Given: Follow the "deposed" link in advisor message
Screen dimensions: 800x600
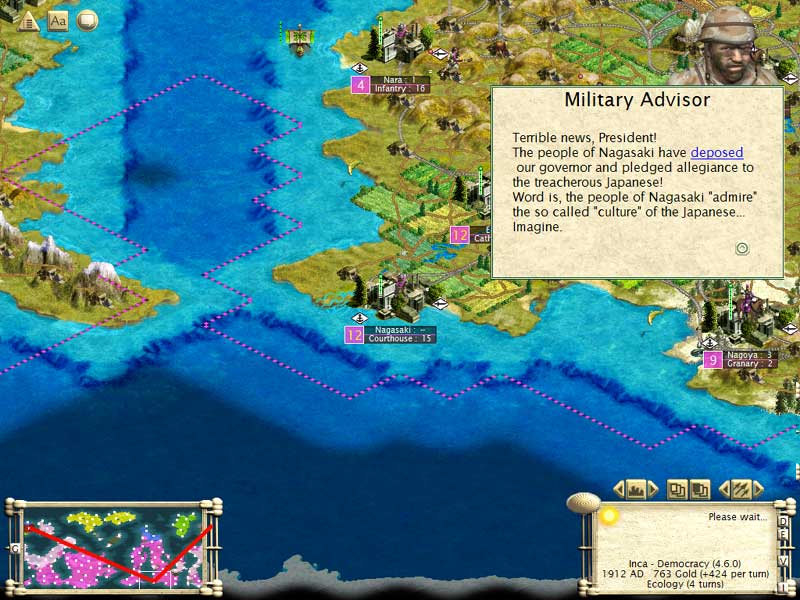Looking at the screenshot, I should click(716, 152).
